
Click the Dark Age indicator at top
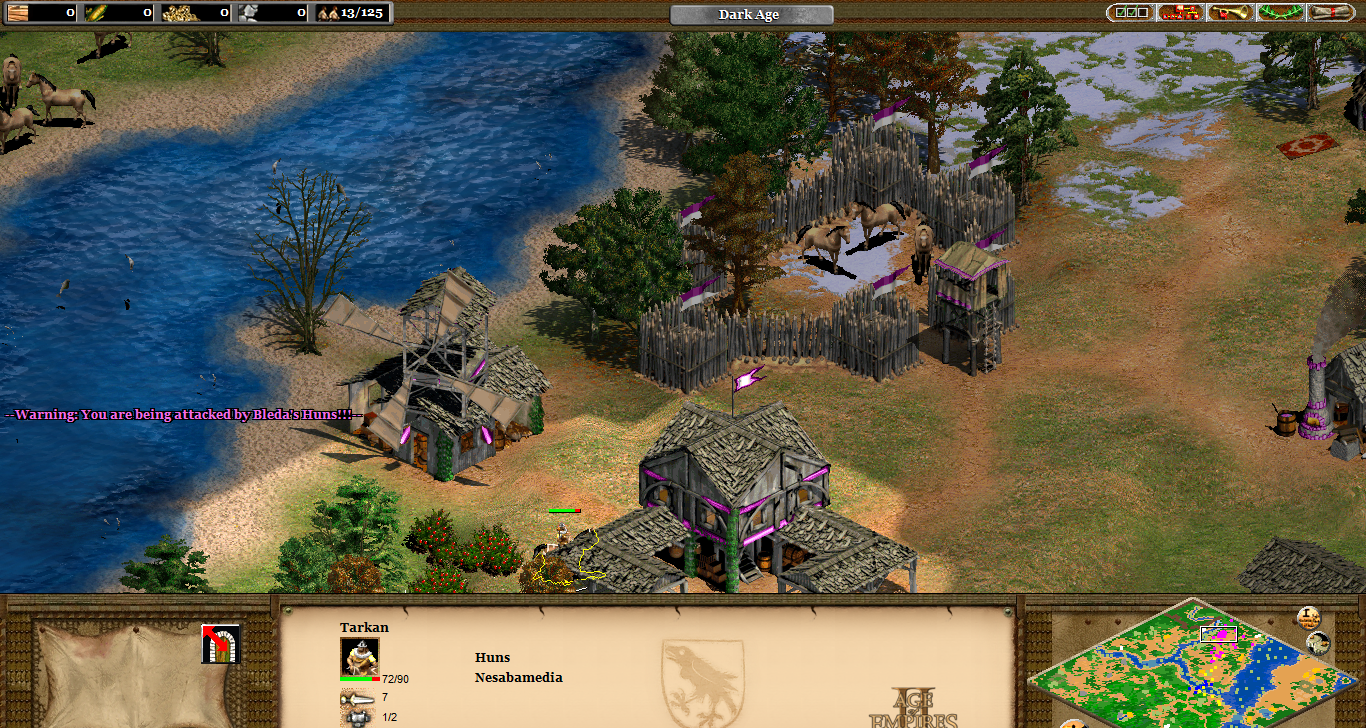pyautogui.click(x=750, y=15)
